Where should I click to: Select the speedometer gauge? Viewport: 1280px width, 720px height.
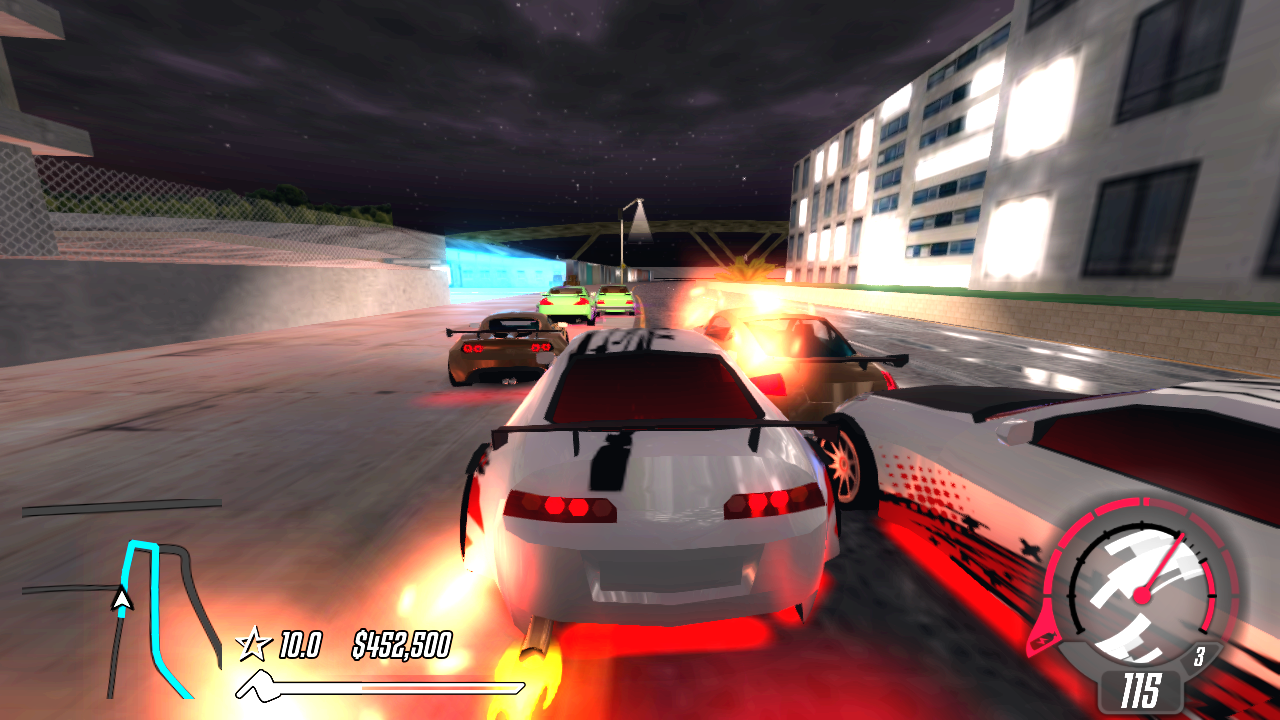click(1142, 593)
